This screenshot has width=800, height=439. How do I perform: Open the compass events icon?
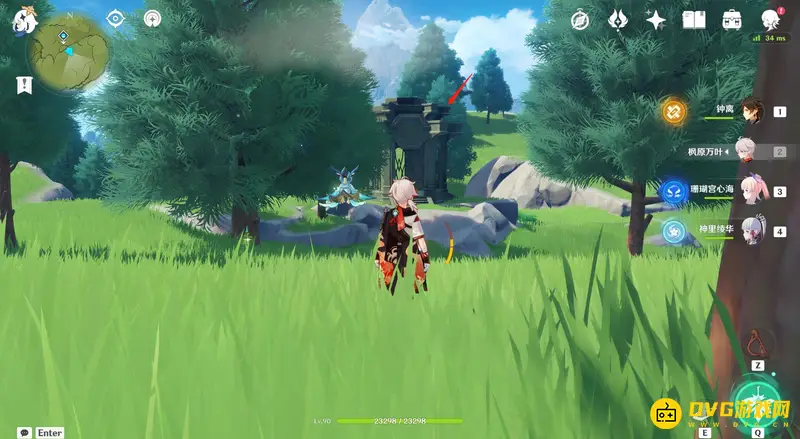click(580, 20)
